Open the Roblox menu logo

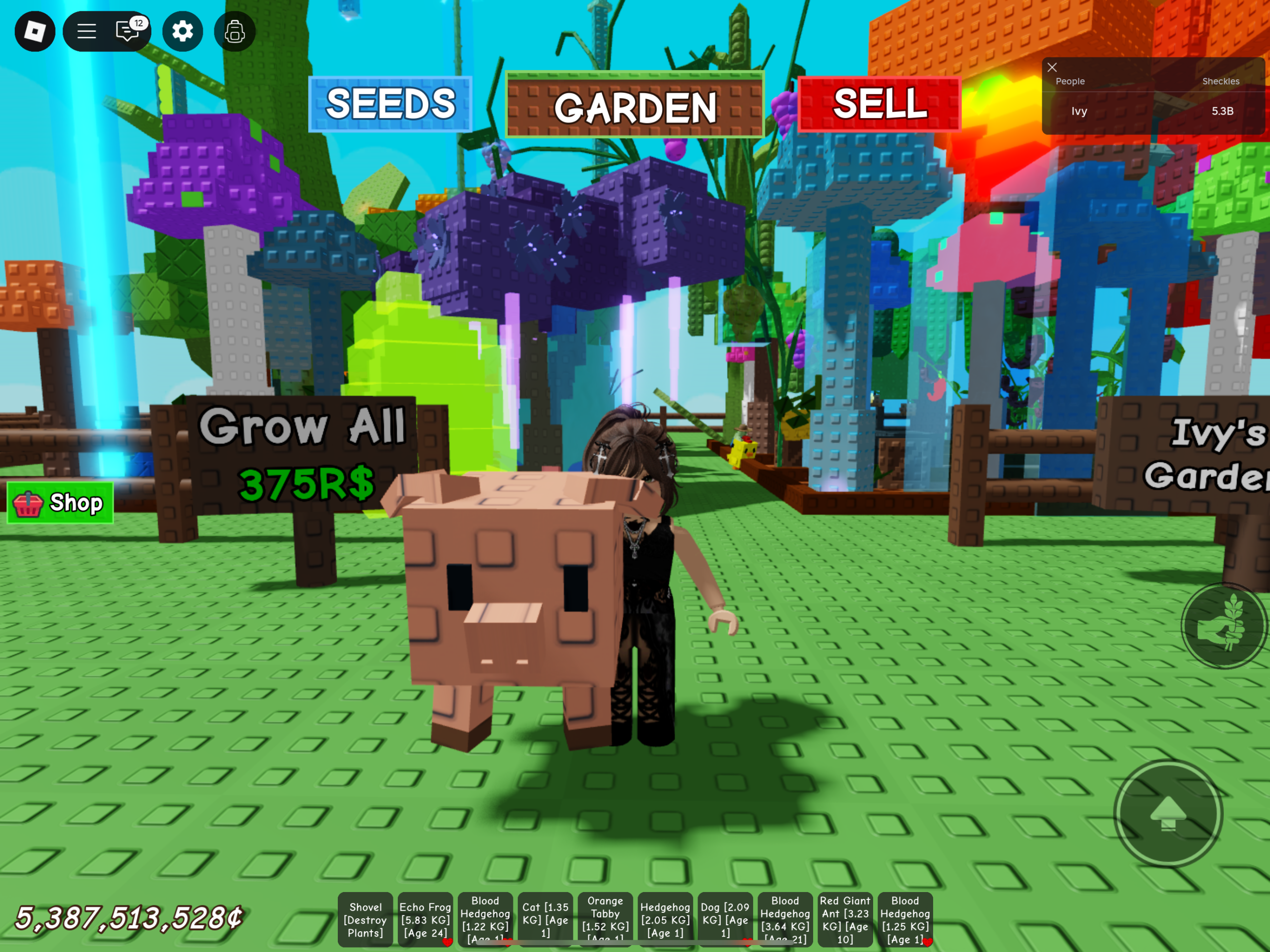(34, 32)
